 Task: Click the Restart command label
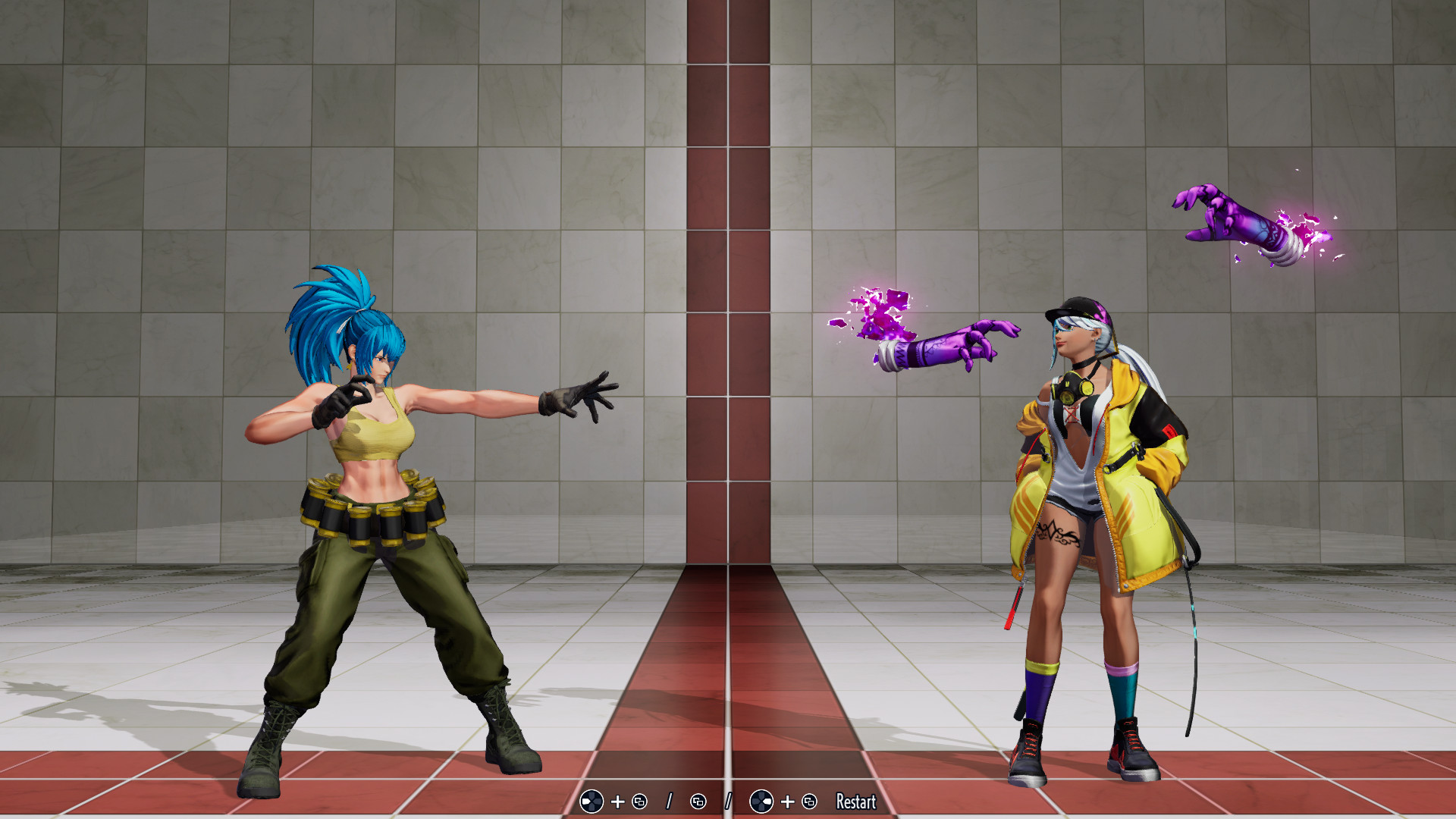pyautogui.click(x=855, y=802)
